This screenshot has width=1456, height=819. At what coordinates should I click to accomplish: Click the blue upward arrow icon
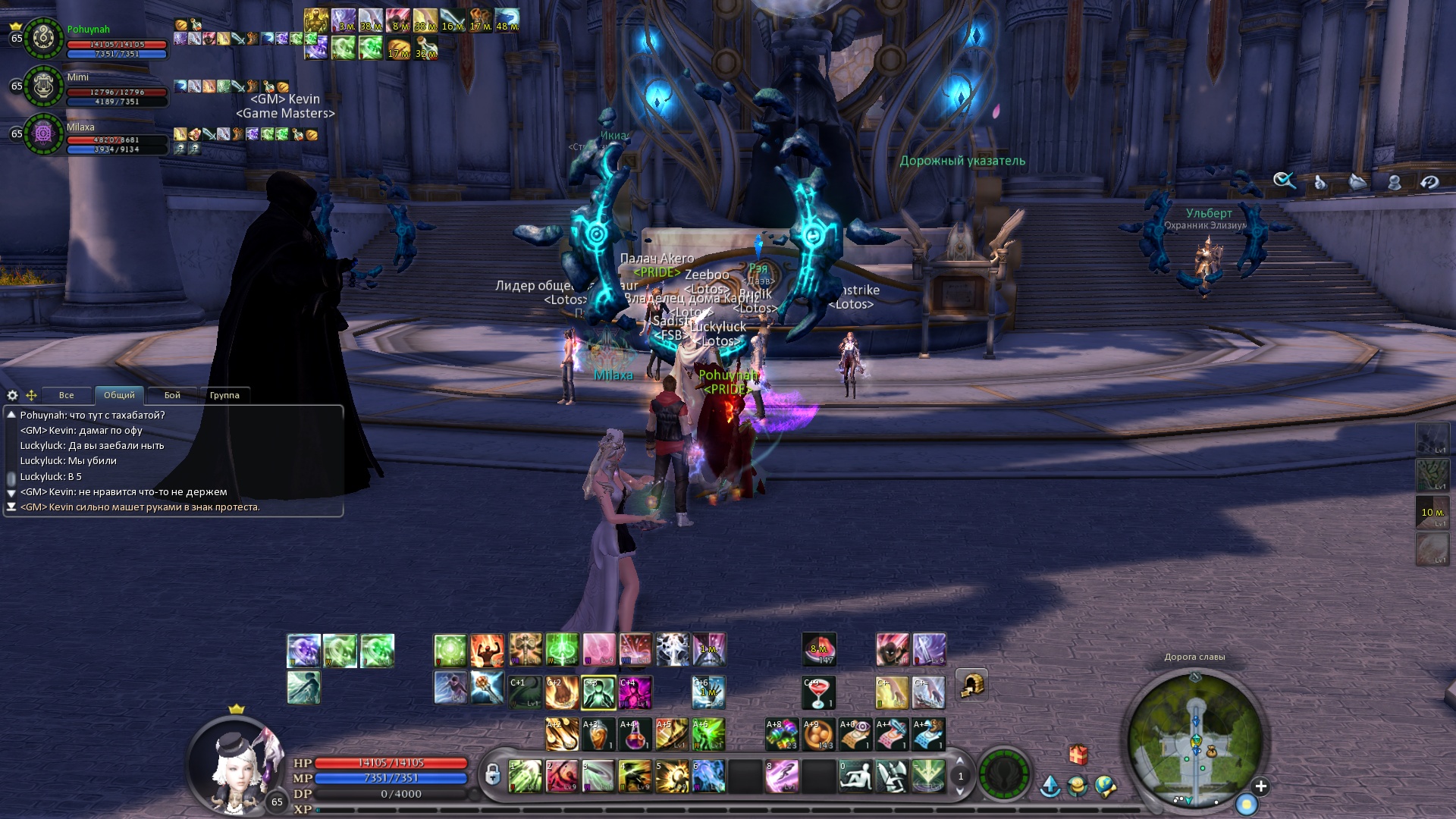[x=1050, y=786]
